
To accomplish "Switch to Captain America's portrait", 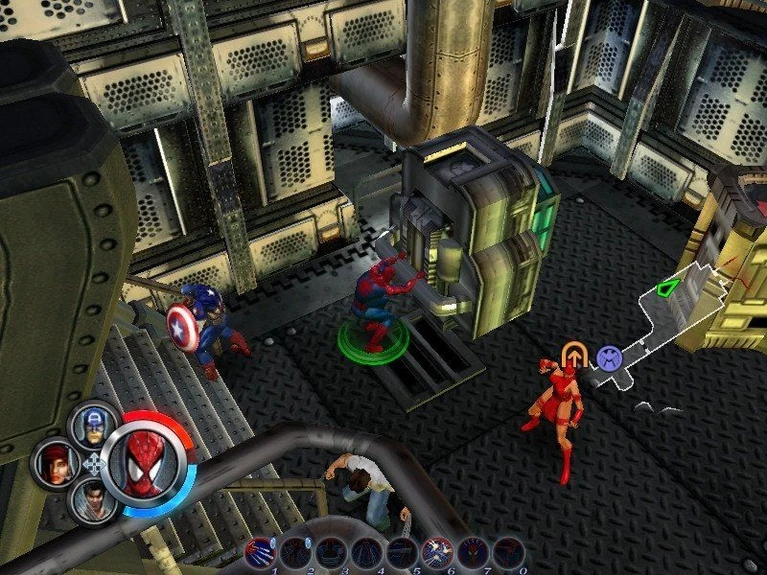I will click(94, 425).
